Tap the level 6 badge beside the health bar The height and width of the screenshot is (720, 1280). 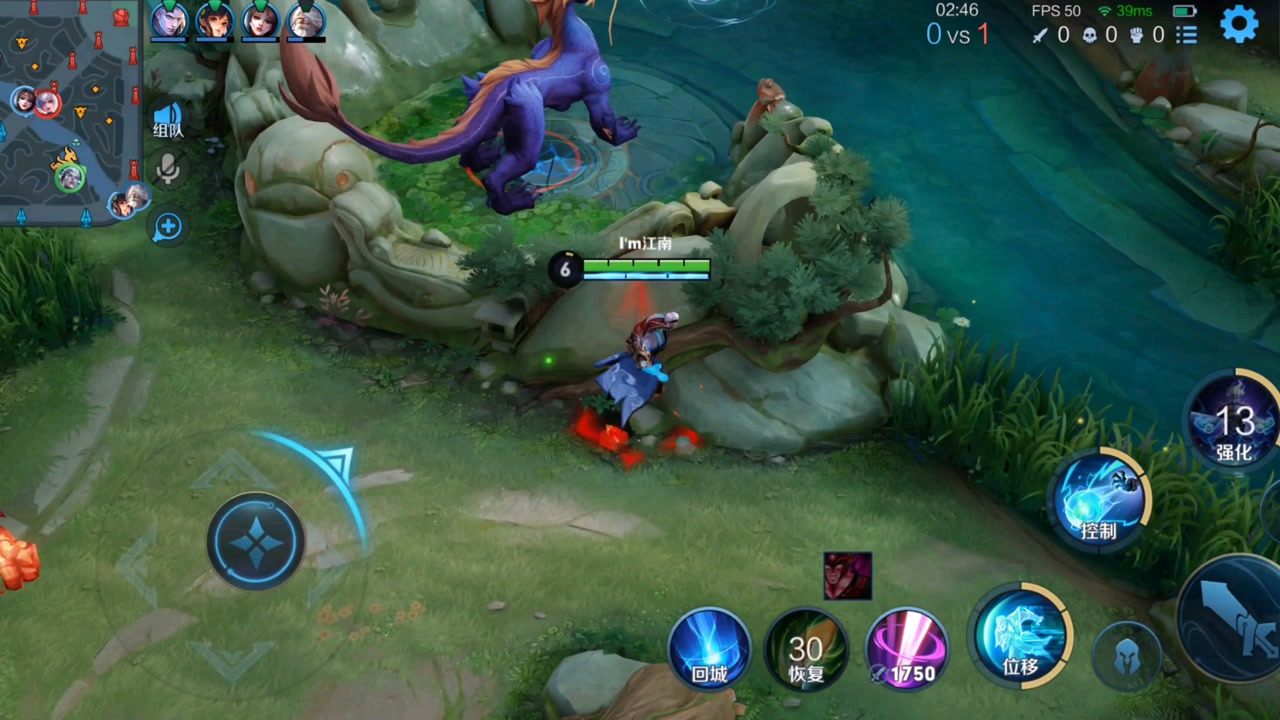click(x=563, y=270)
